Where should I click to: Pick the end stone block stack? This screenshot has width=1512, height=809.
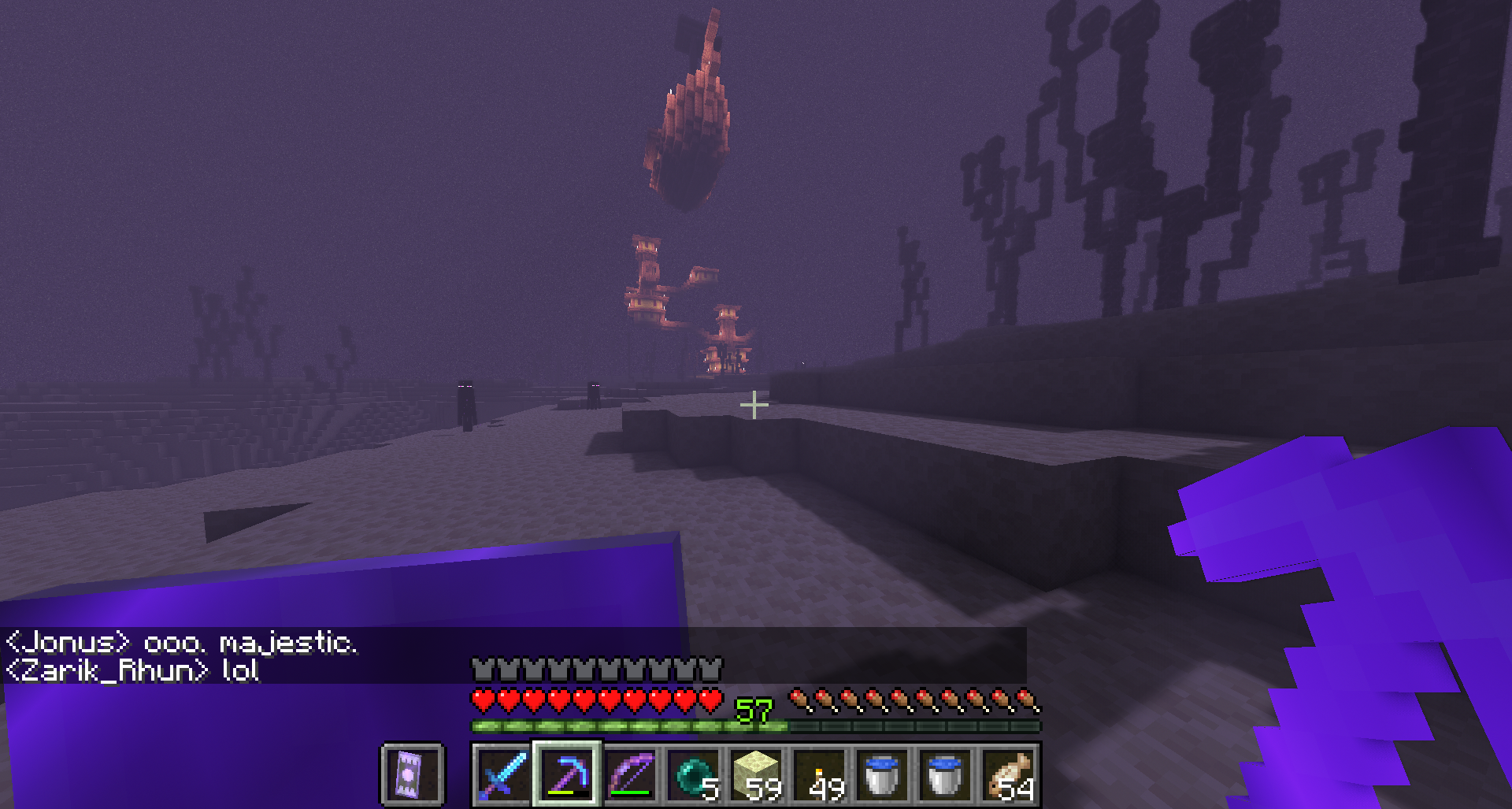click(x=756, y=774)
